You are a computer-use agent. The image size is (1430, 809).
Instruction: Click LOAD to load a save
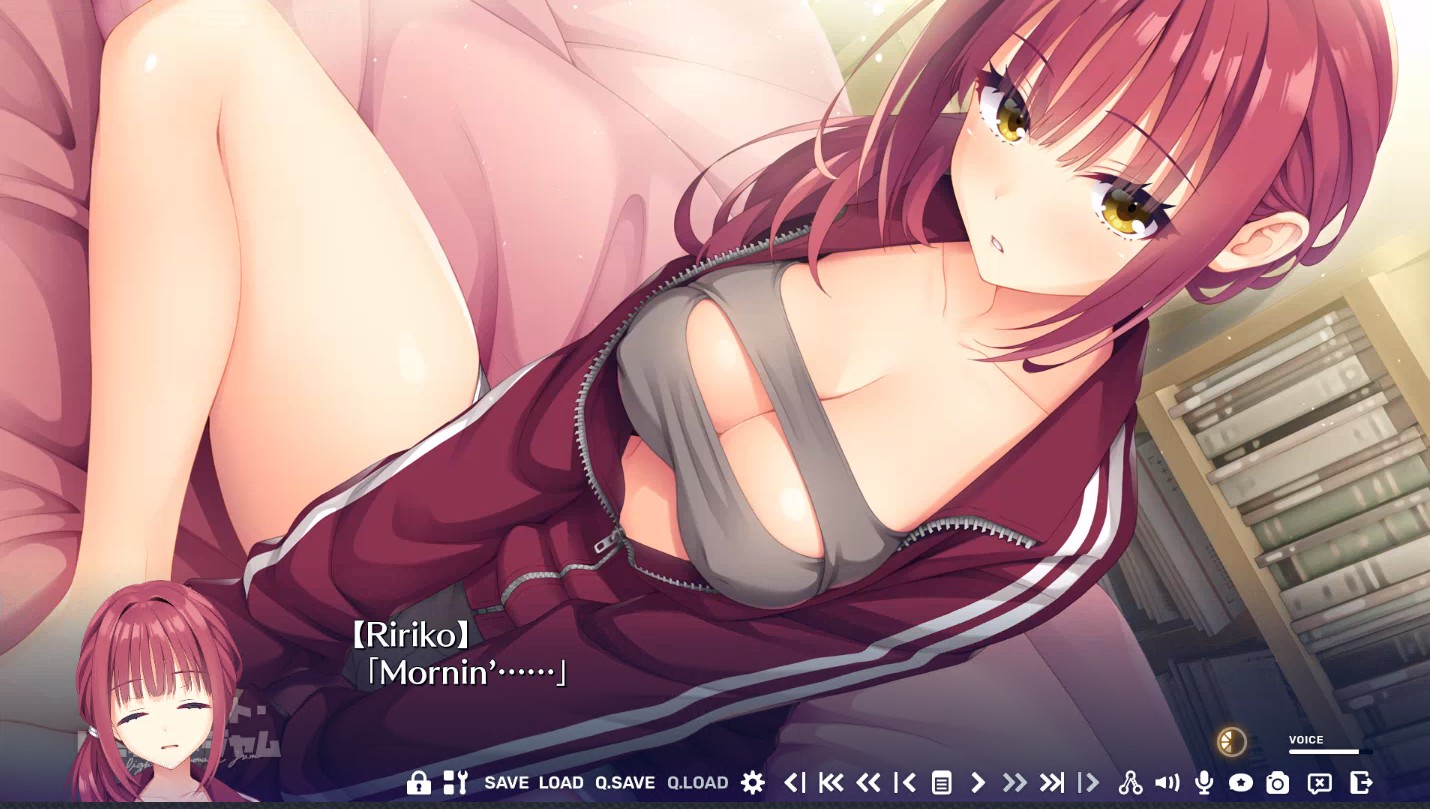coord(561,783)
